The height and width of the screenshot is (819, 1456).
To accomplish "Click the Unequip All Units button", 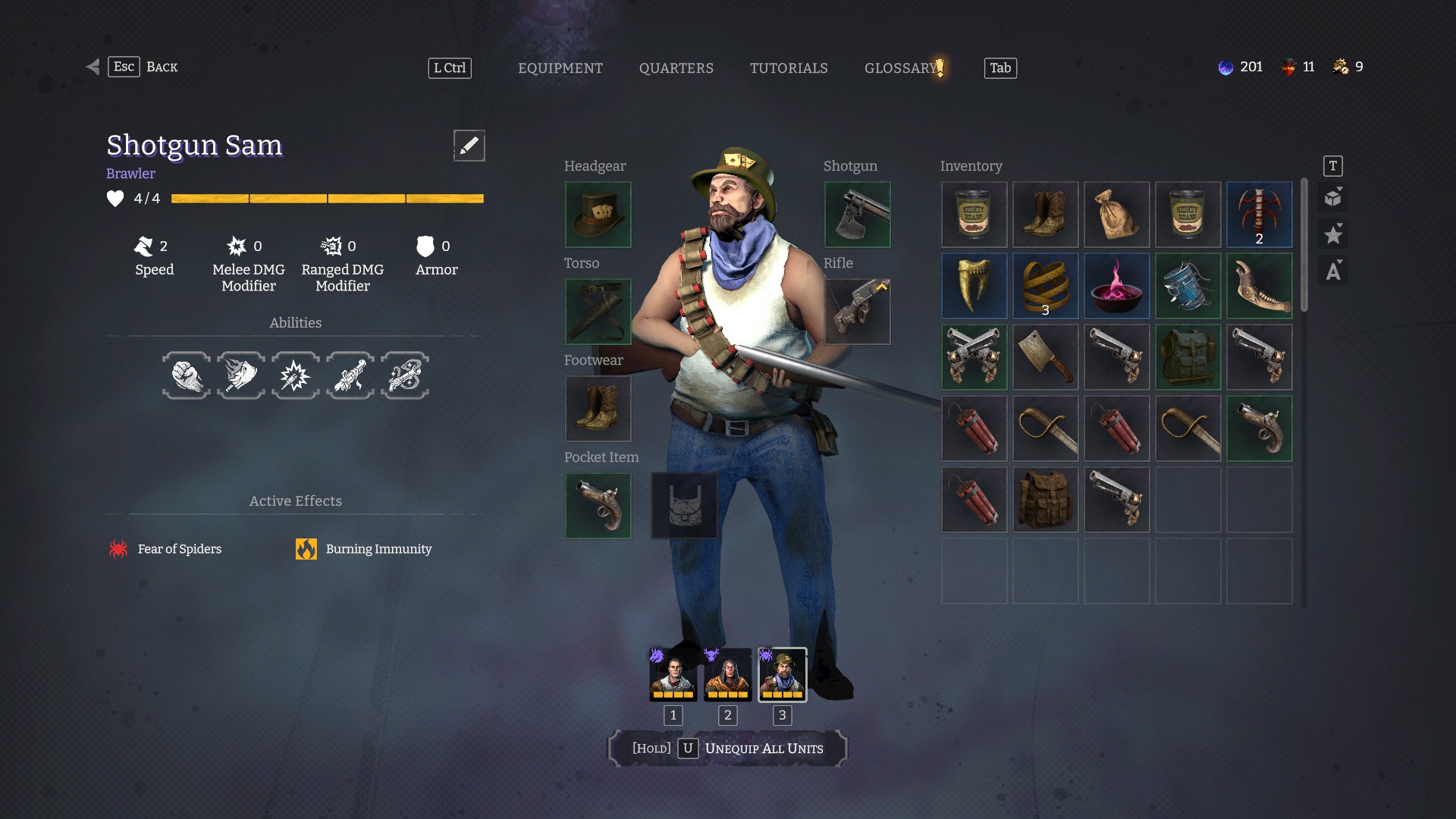I will (727, 748).
